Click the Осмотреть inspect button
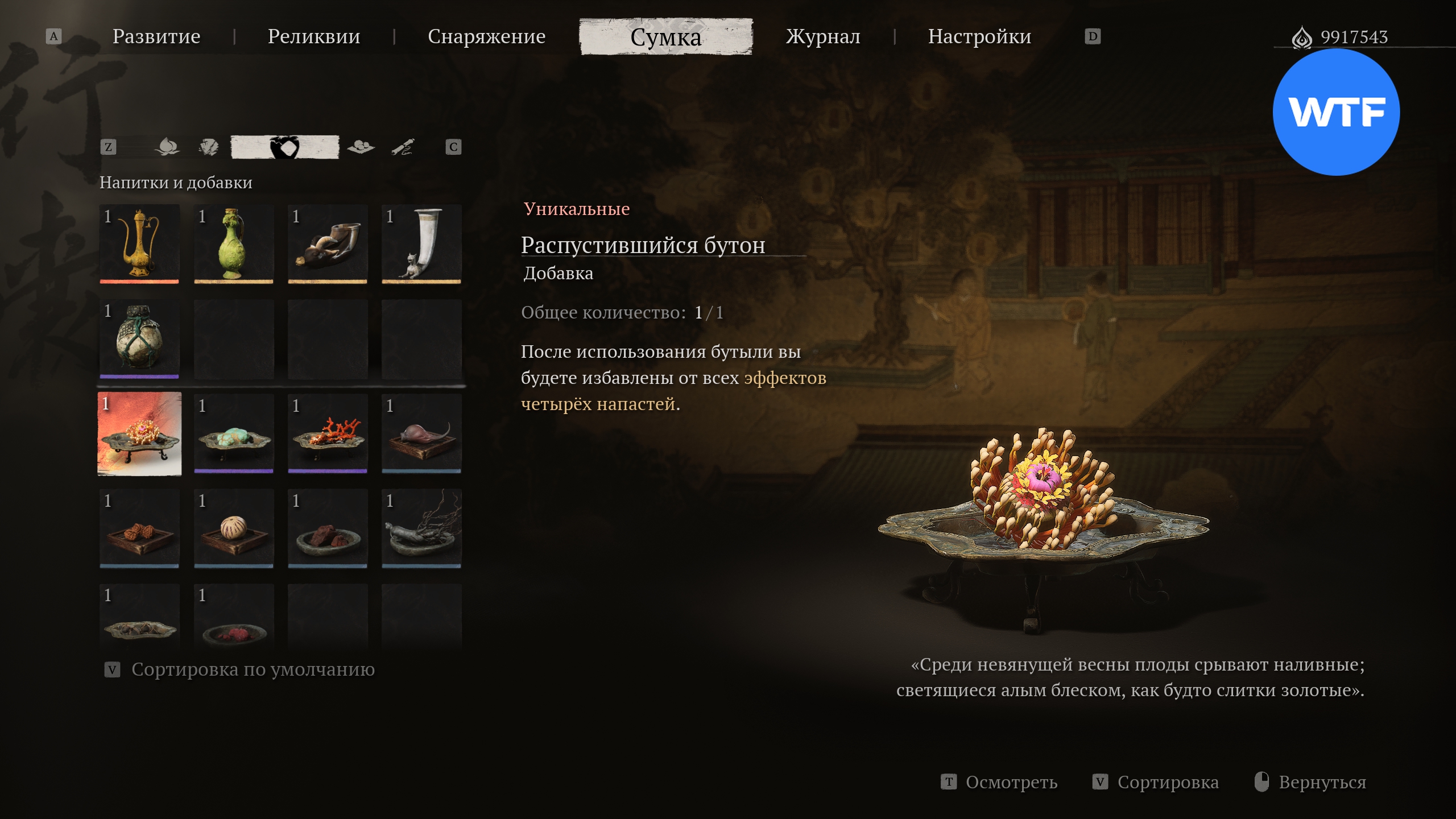 coord(1011,782)
